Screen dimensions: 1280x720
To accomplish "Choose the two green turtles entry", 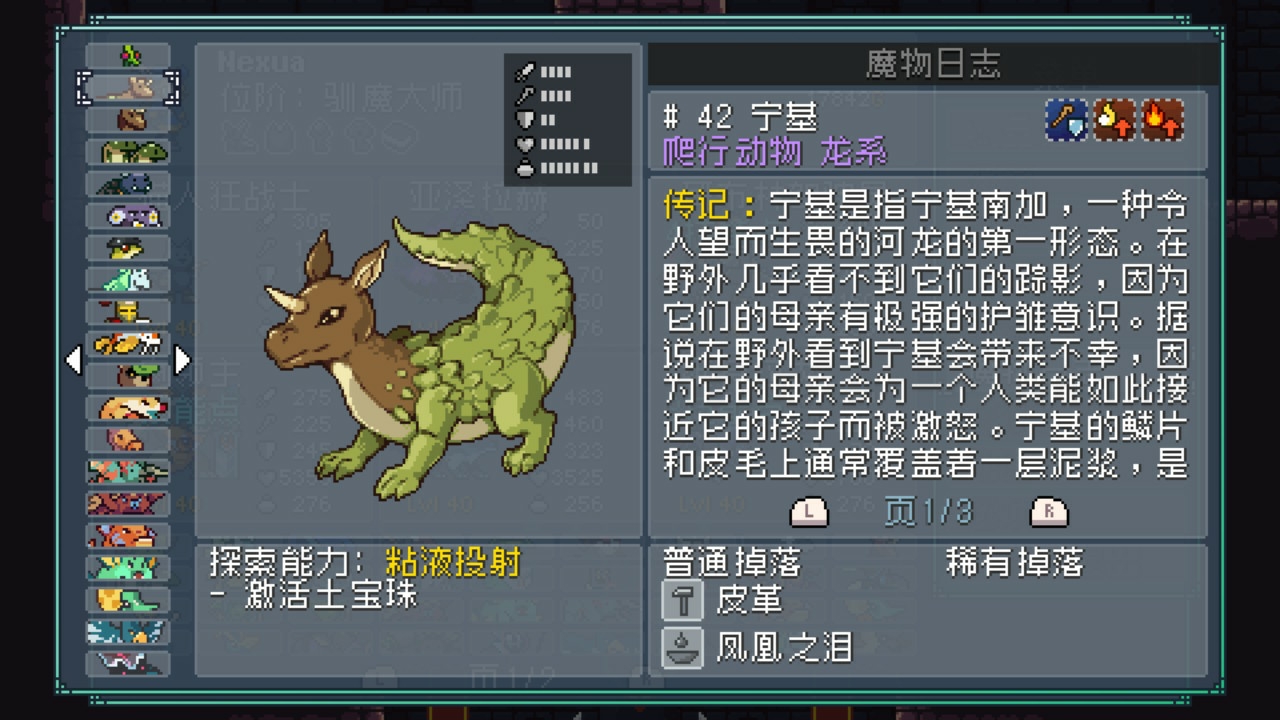I will 128,152.
